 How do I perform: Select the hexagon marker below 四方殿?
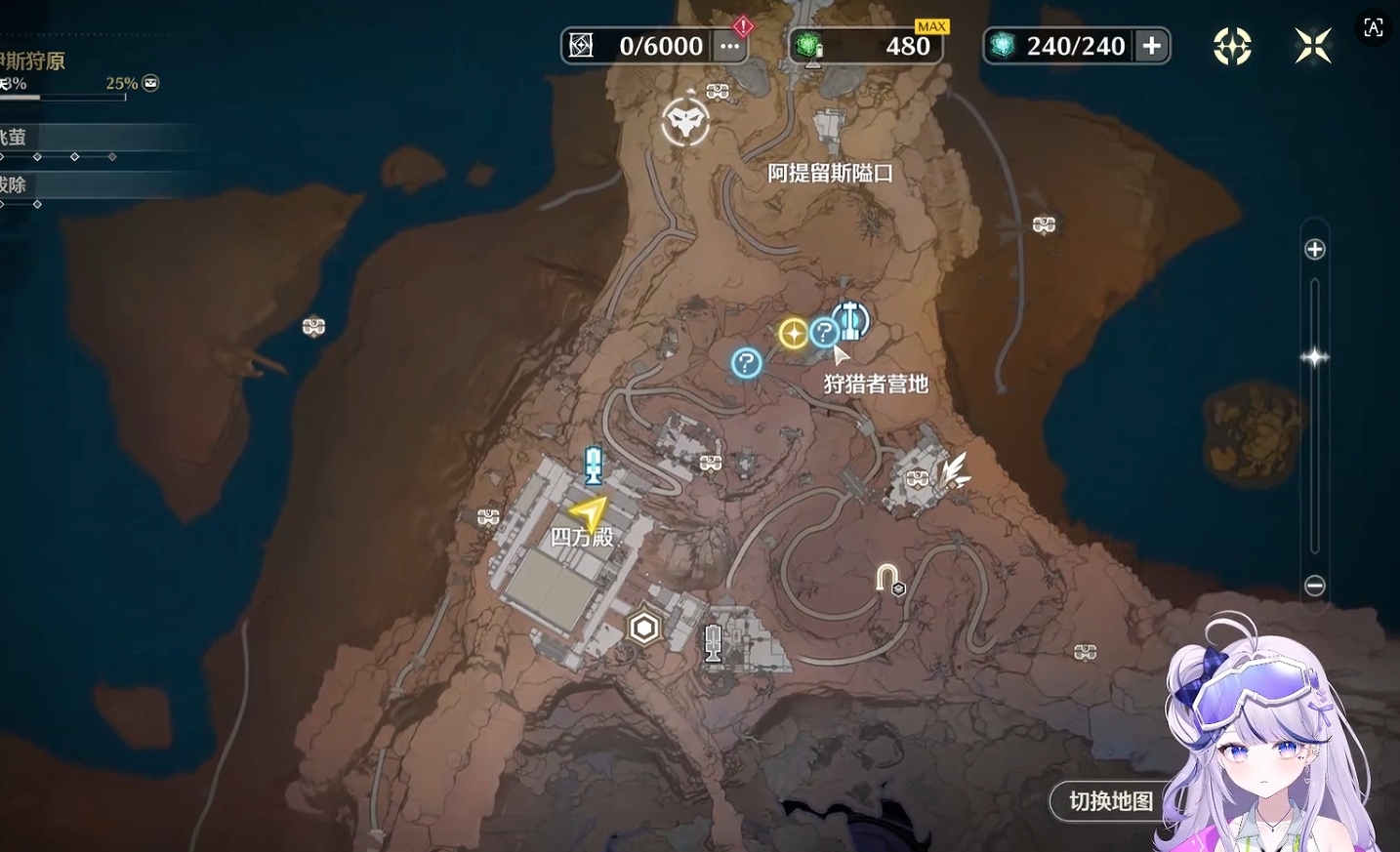coord(644,629)
